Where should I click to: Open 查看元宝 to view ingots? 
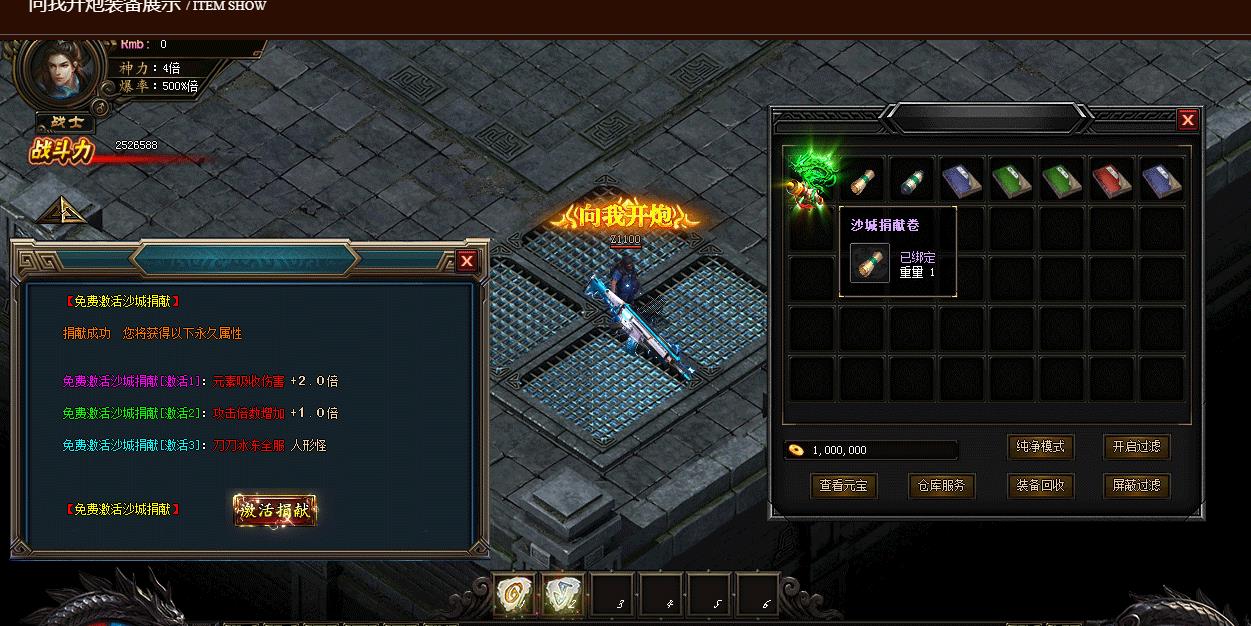843,486
